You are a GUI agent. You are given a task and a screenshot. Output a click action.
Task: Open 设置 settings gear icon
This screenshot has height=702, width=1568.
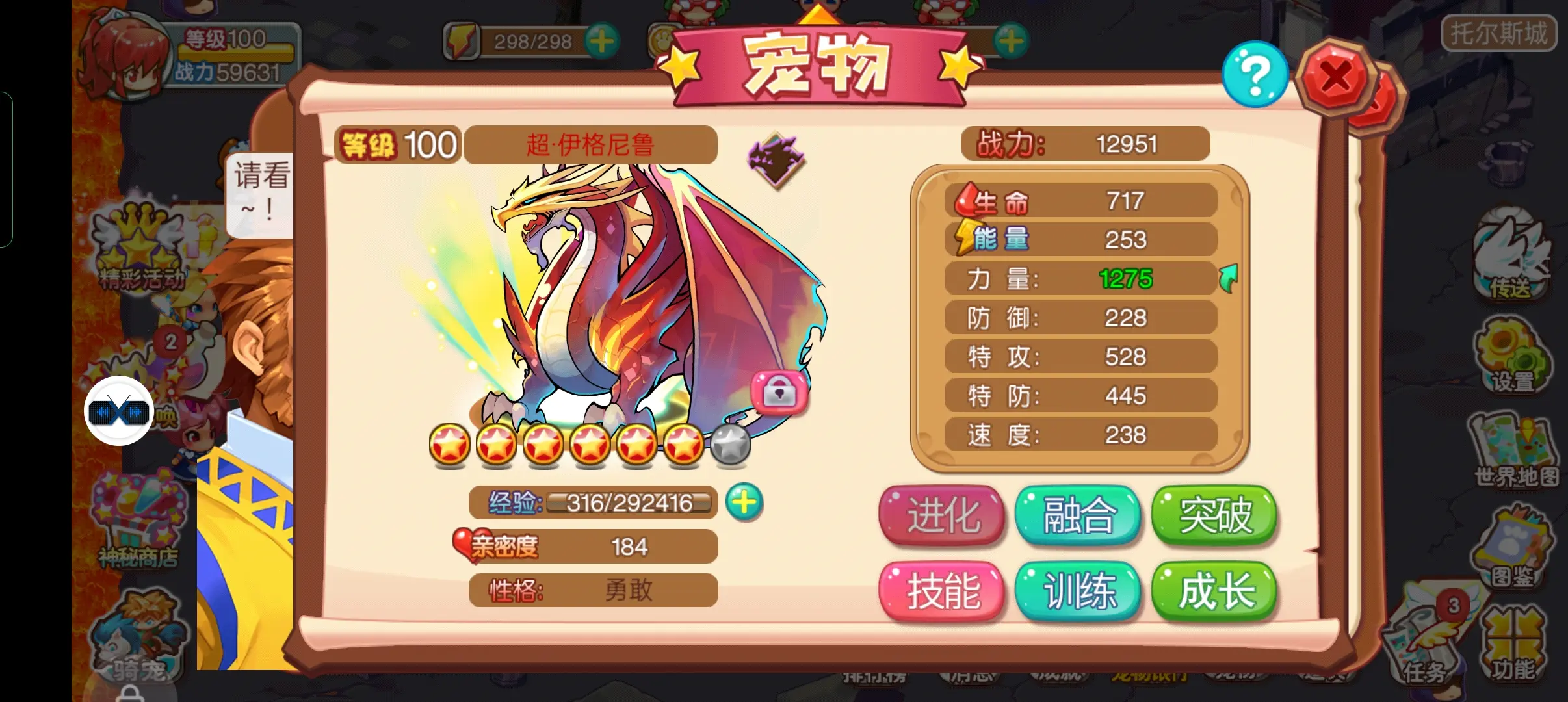[x=1512, y=354]
